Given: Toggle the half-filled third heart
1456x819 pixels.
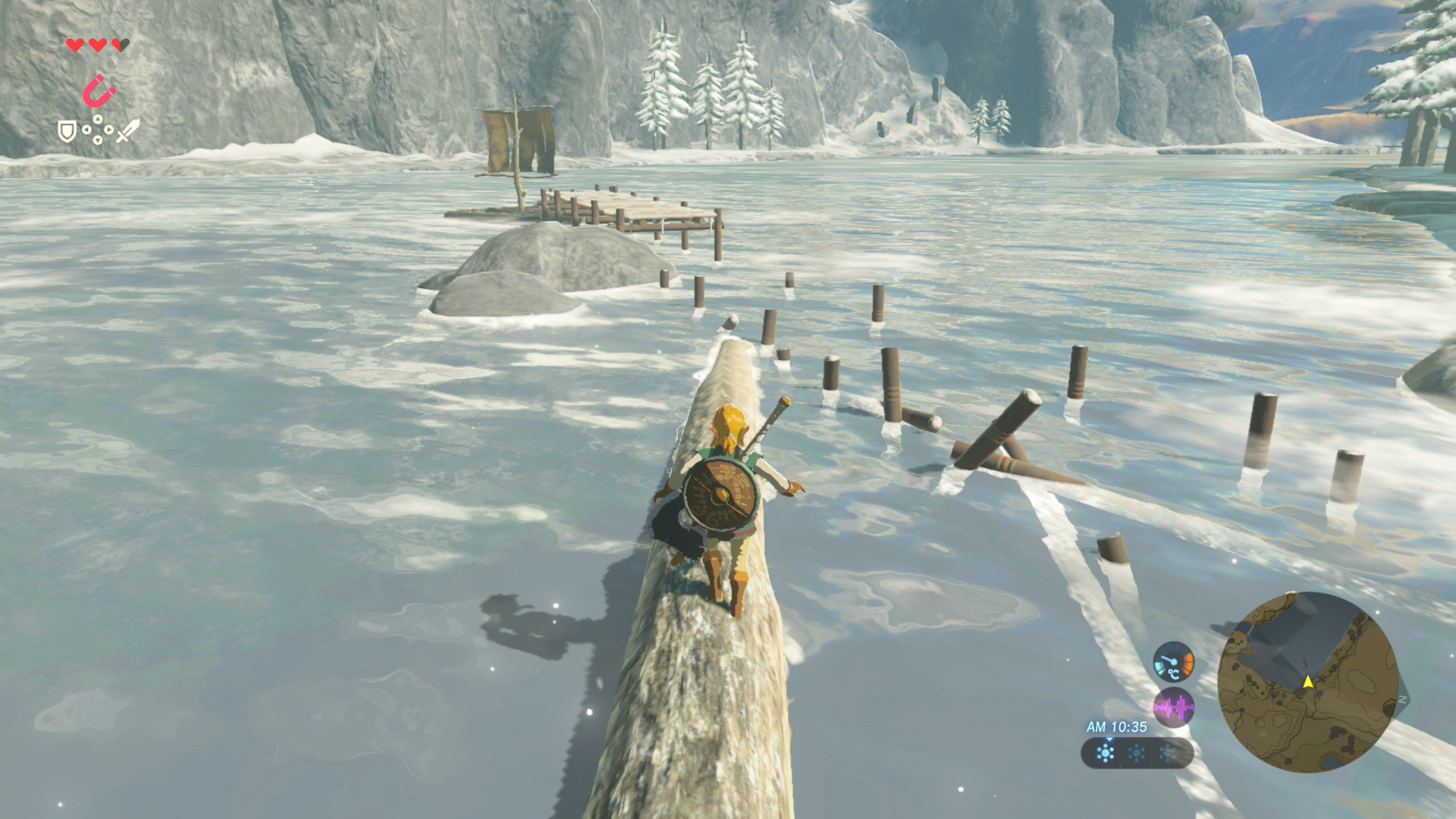Looking at the screenshot, I should click(119, 45).
